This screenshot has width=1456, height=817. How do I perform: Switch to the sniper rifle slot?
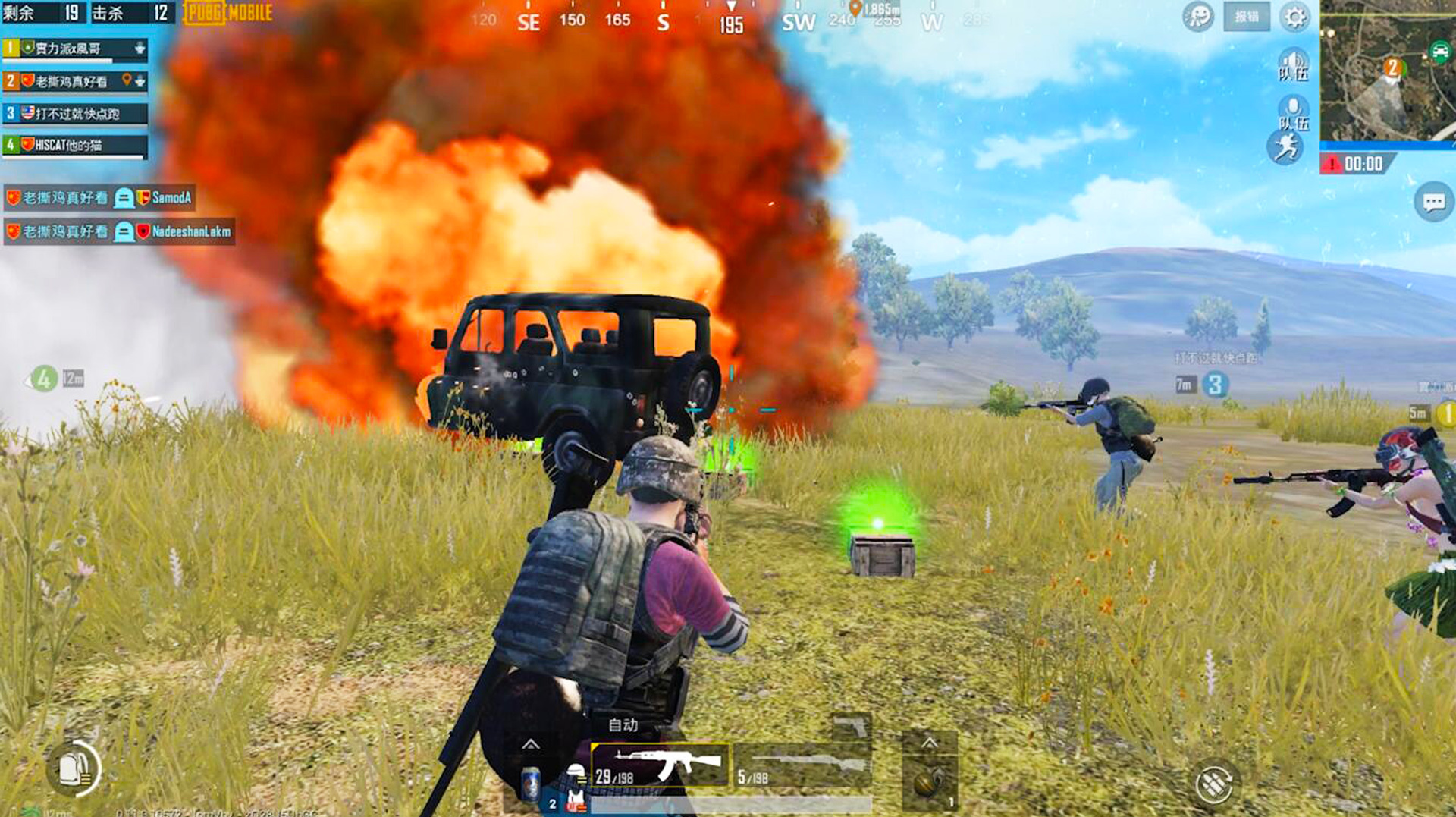(x=803, y=766)
